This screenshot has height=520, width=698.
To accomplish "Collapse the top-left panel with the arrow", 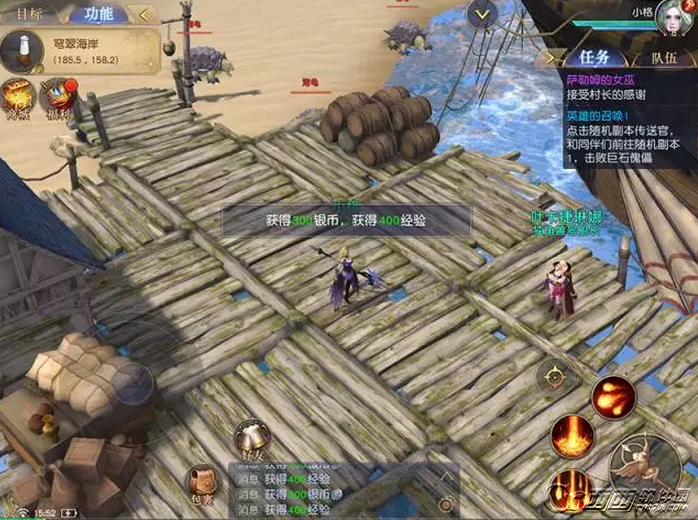I will (x=145, y=14).
